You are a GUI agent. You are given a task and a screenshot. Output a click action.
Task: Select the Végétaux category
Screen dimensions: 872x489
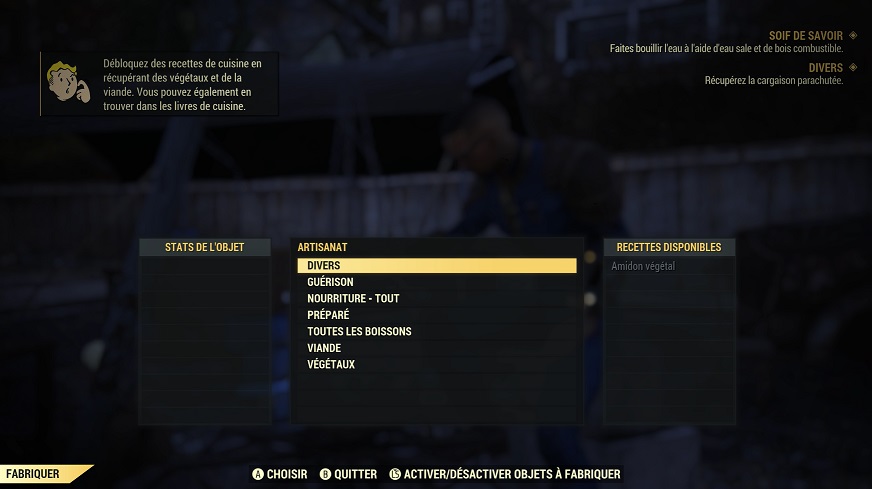coord(330,364)
